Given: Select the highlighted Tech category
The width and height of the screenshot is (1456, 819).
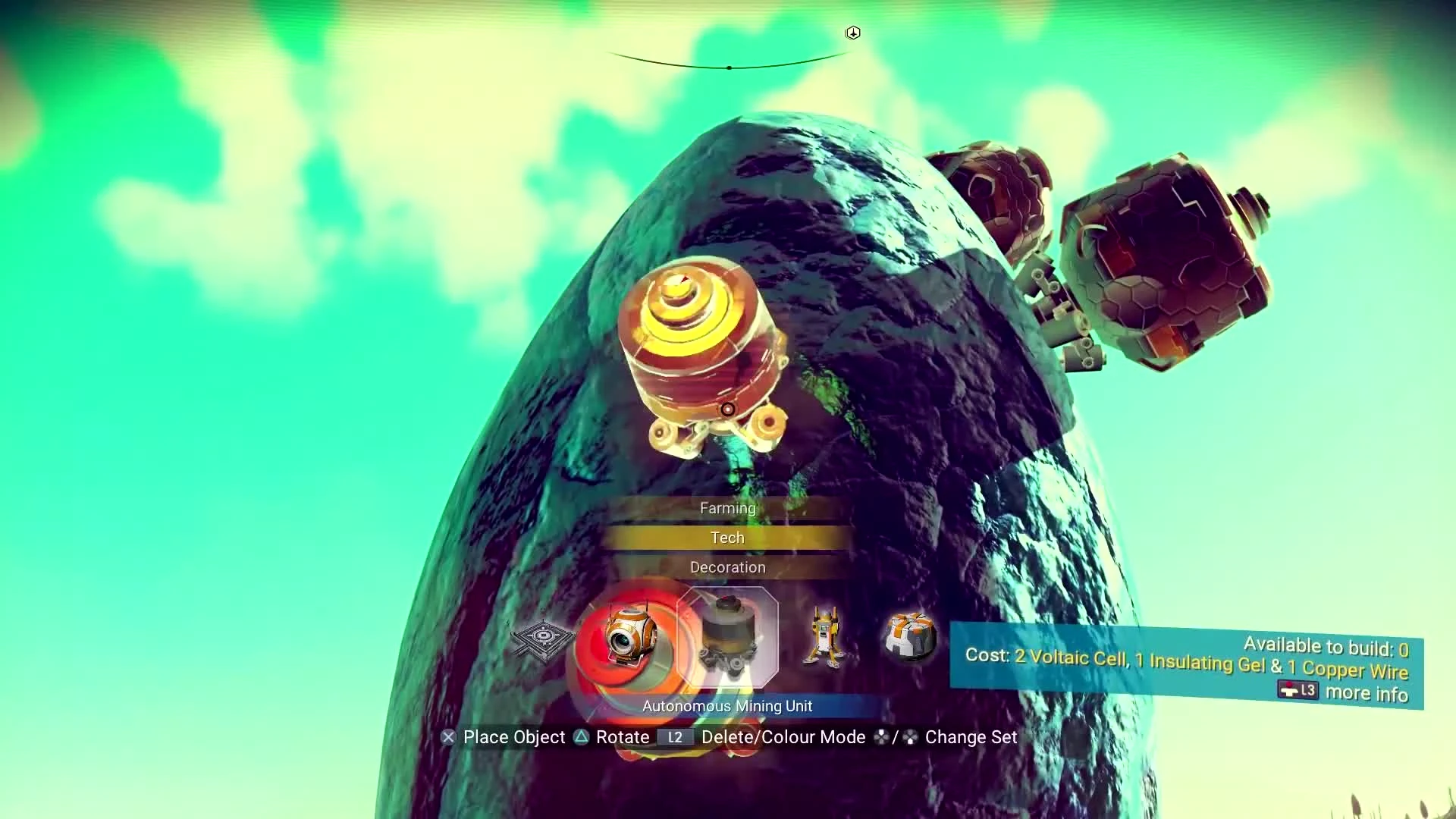Looking at the screenshot, I should pyautogui.click(x=727, y=538).
